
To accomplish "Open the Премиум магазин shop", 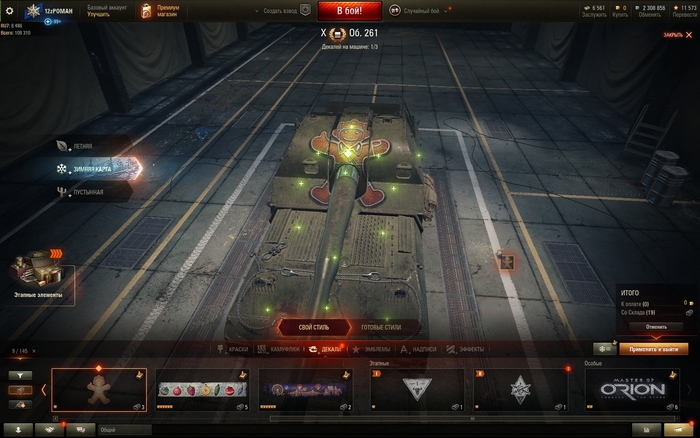I will point(160,11).
